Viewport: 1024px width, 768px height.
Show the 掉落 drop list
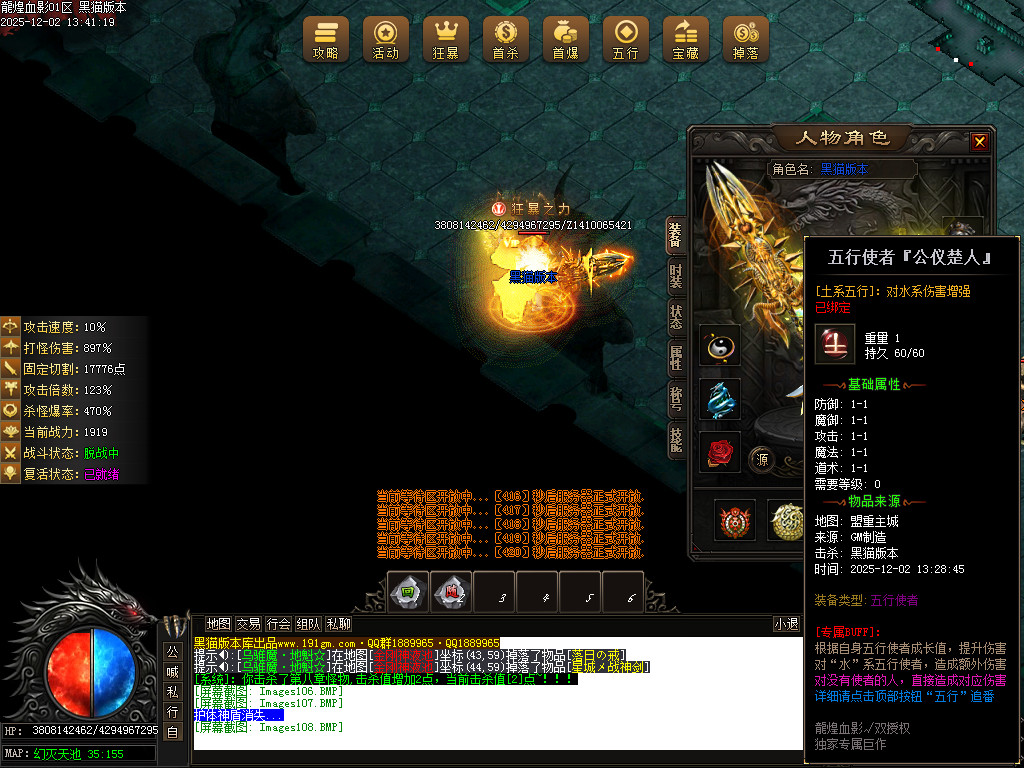[746, 39]
